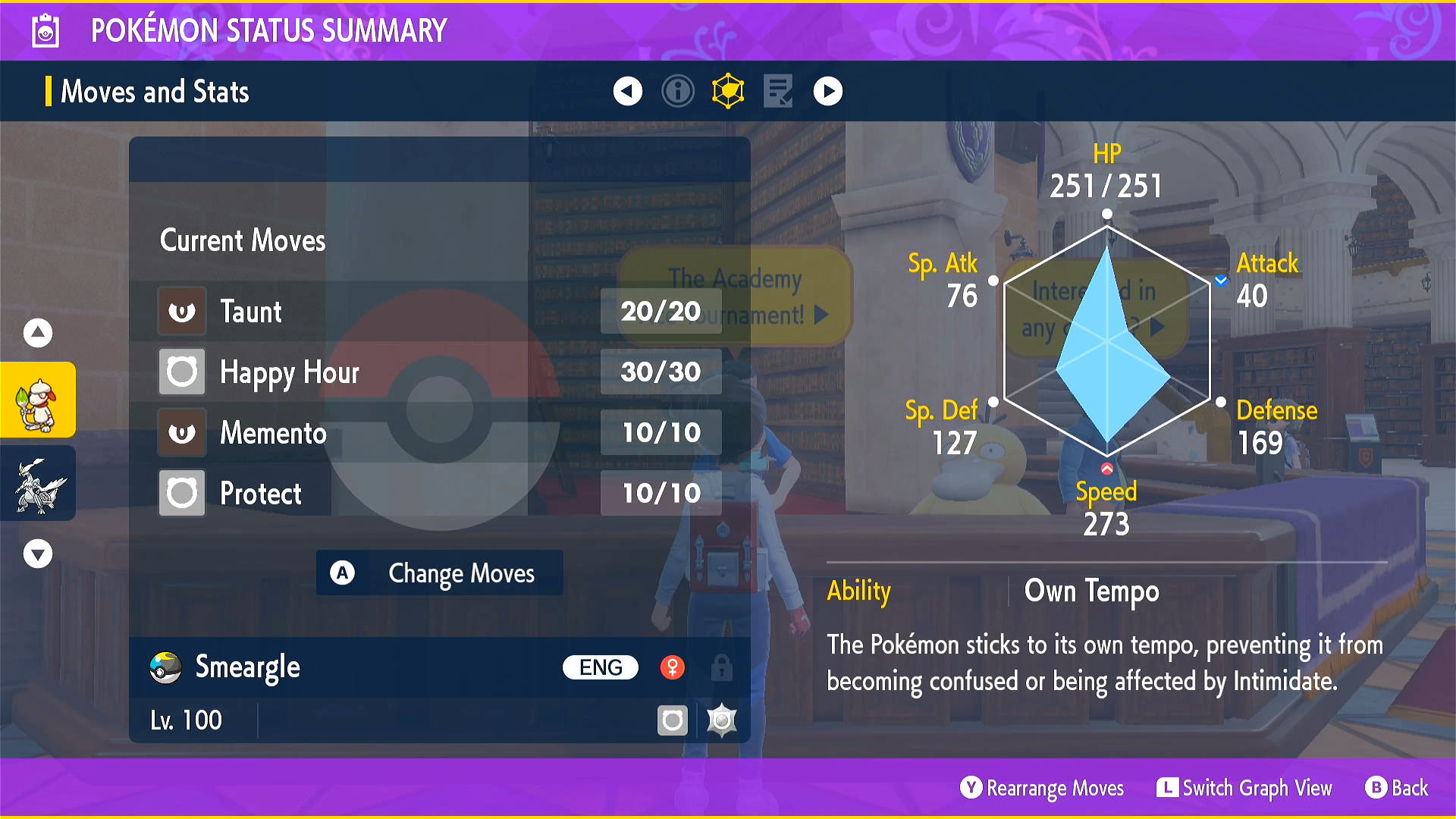The height and width of the screenshot is (819, 1456).
Task: Select the Smeargle party thumbnail
Action: (x=38, y=400)
